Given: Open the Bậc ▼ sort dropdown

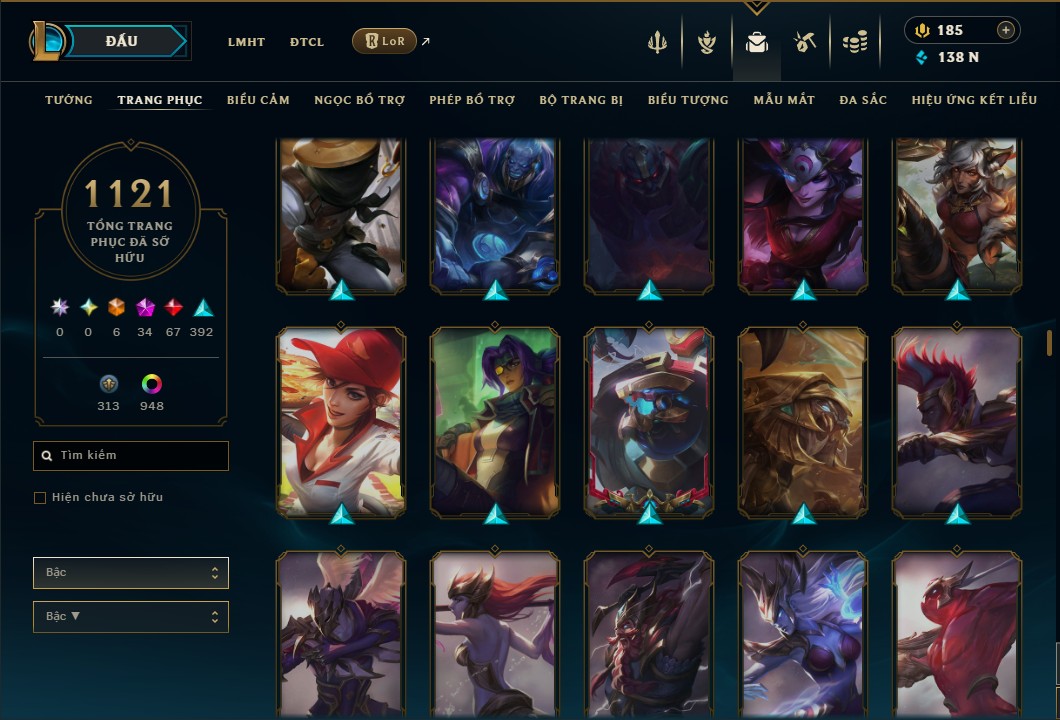Looking at the screenshot, I should (131, 617).
